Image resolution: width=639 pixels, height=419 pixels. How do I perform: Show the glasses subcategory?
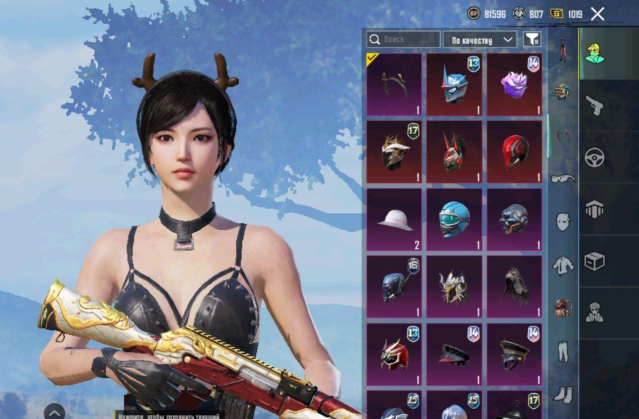(563, 178)
